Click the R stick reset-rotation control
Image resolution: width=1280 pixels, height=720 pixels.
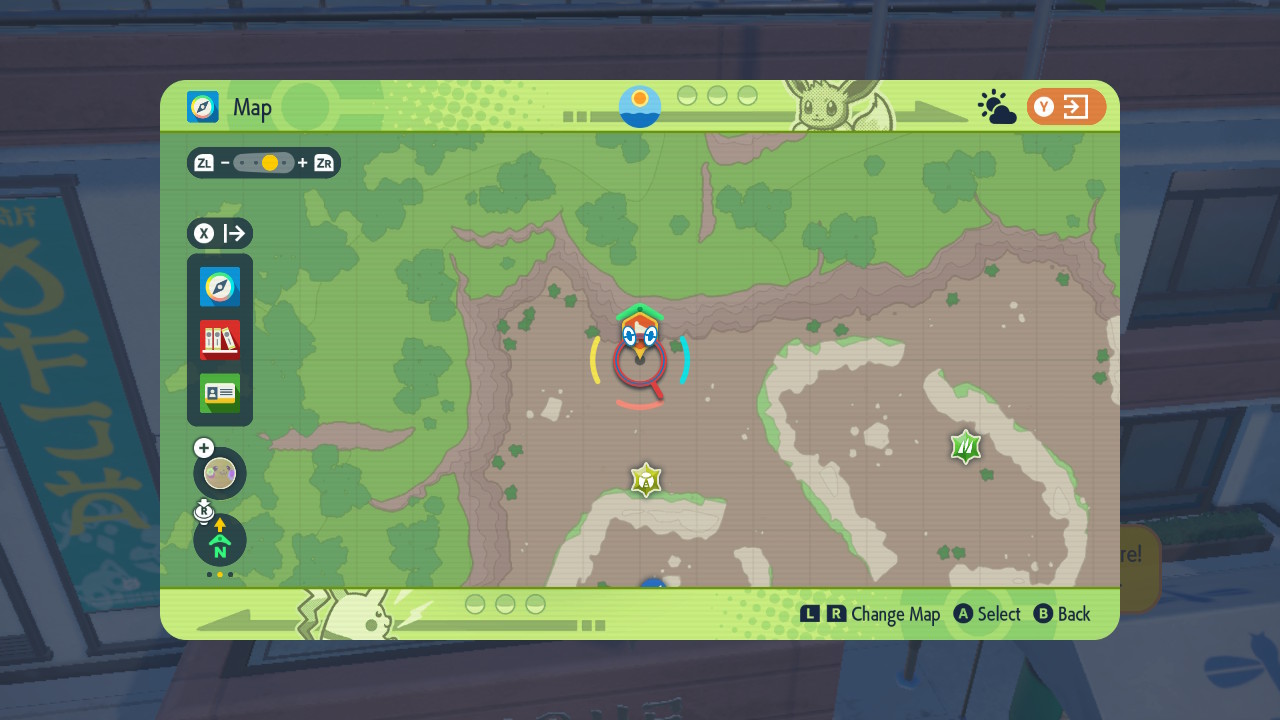pos(204,511)
